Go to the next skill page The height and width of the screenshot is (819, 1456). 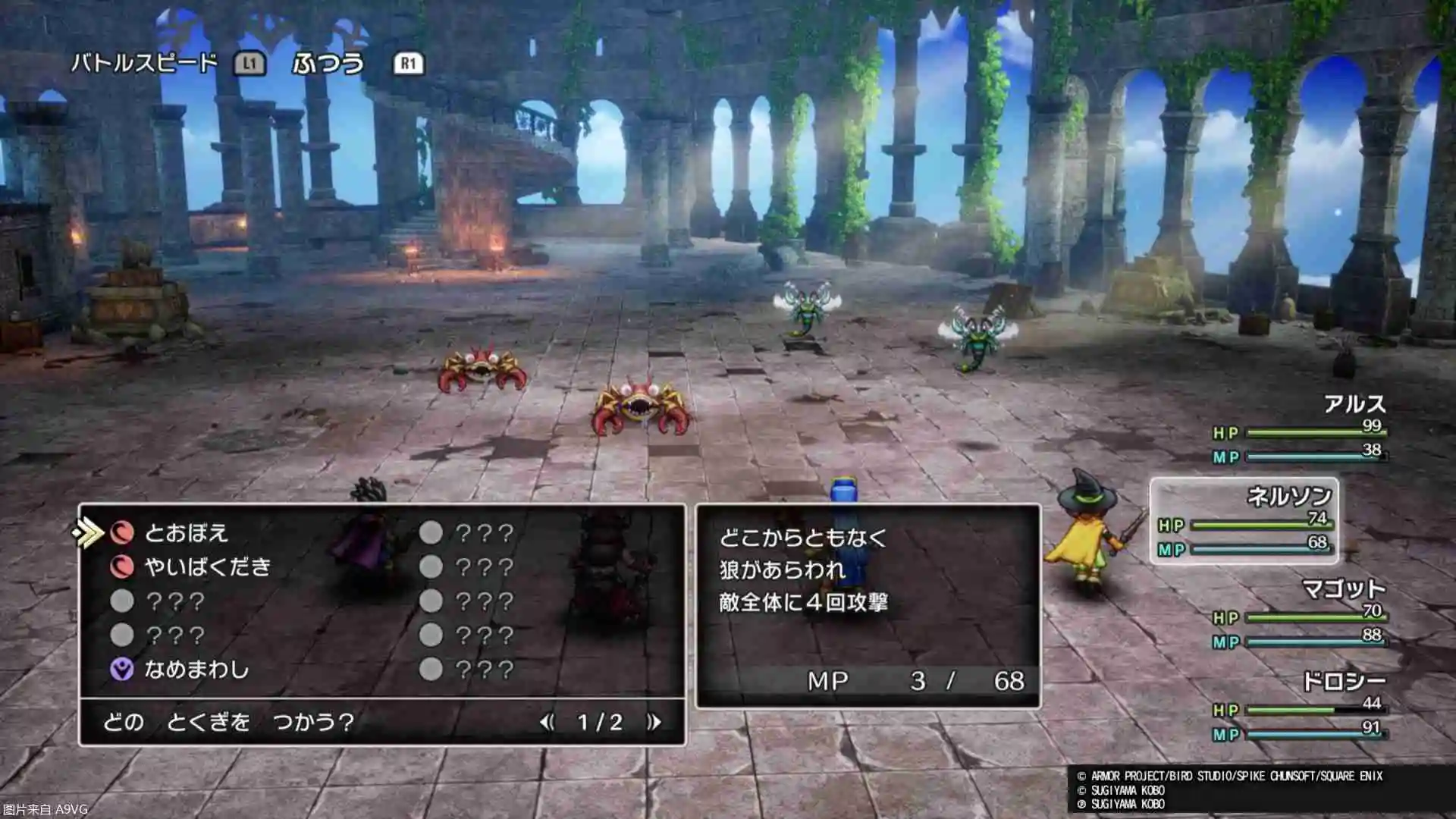pyautogui.click(x=654, y=722)
